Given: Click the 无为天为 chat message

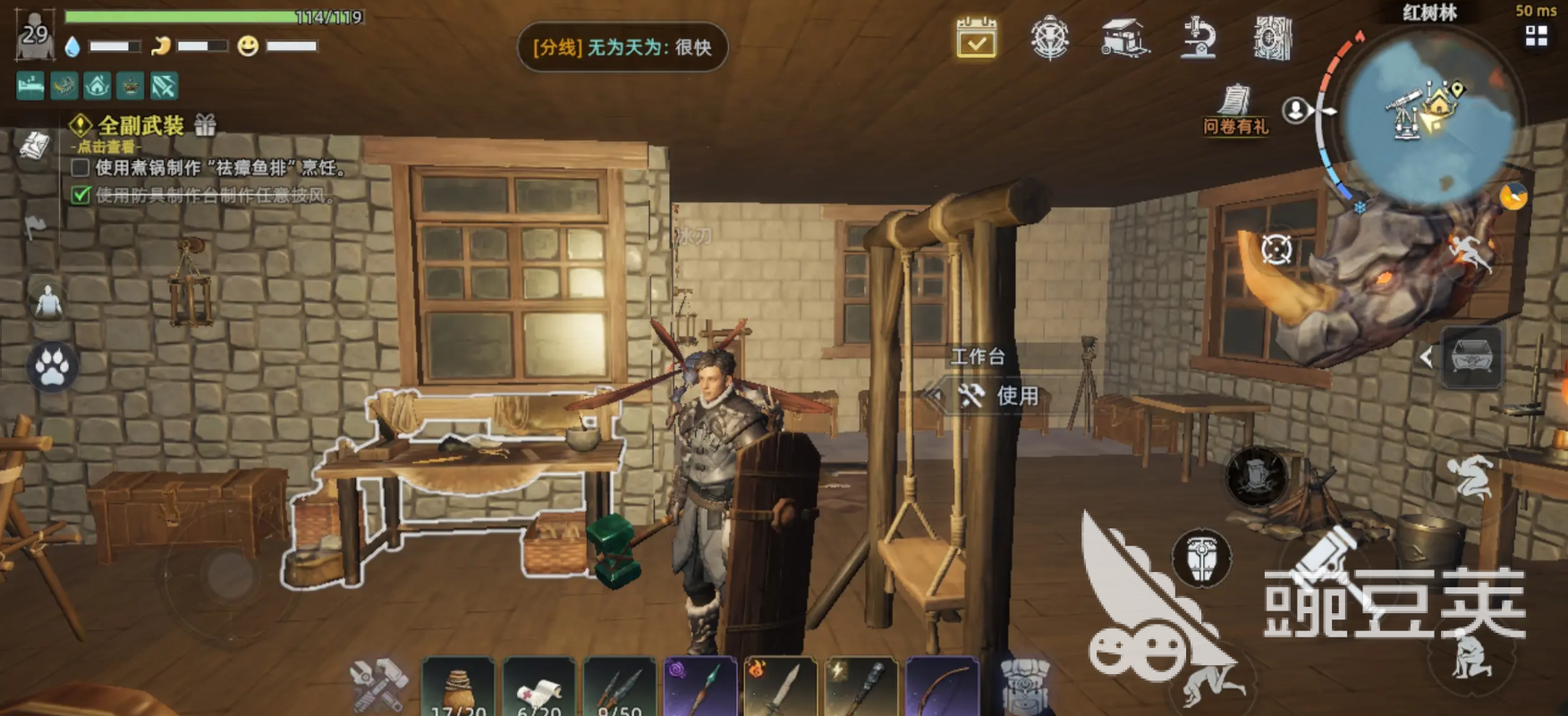Looking at the screenshot, I should click(x=623, y=48).
